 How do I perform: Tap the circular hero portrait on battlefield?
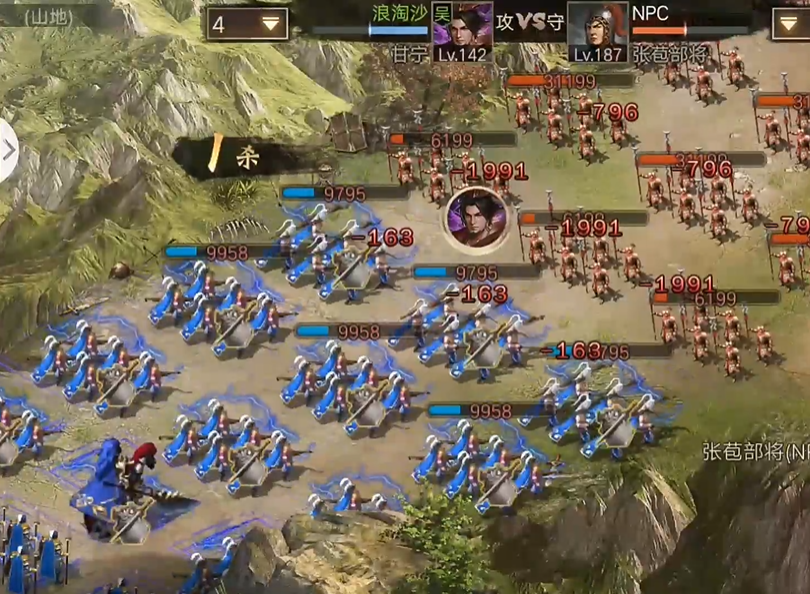click(476, 219)
